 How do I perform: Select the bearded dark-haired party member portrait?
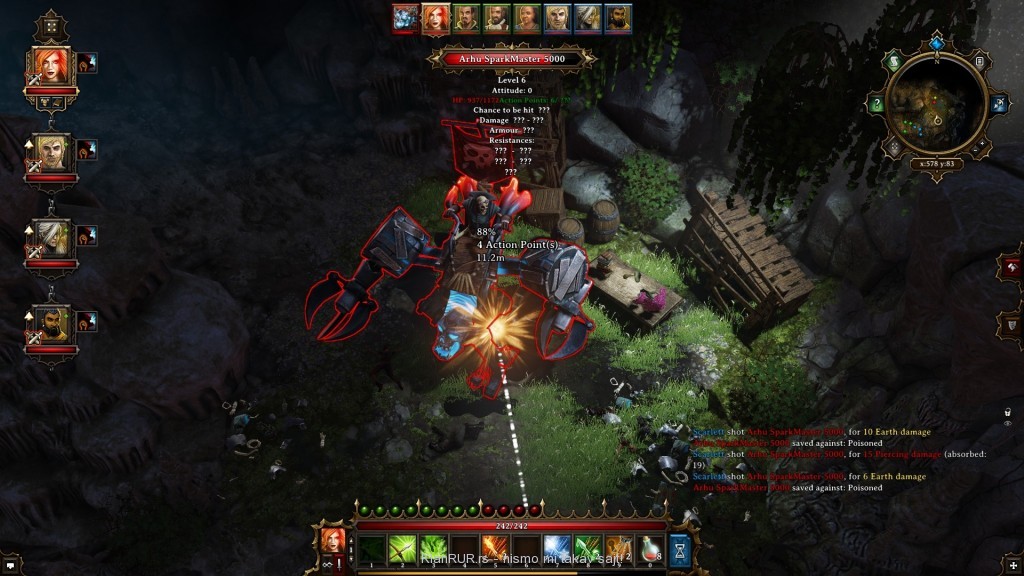coord(52,323)
